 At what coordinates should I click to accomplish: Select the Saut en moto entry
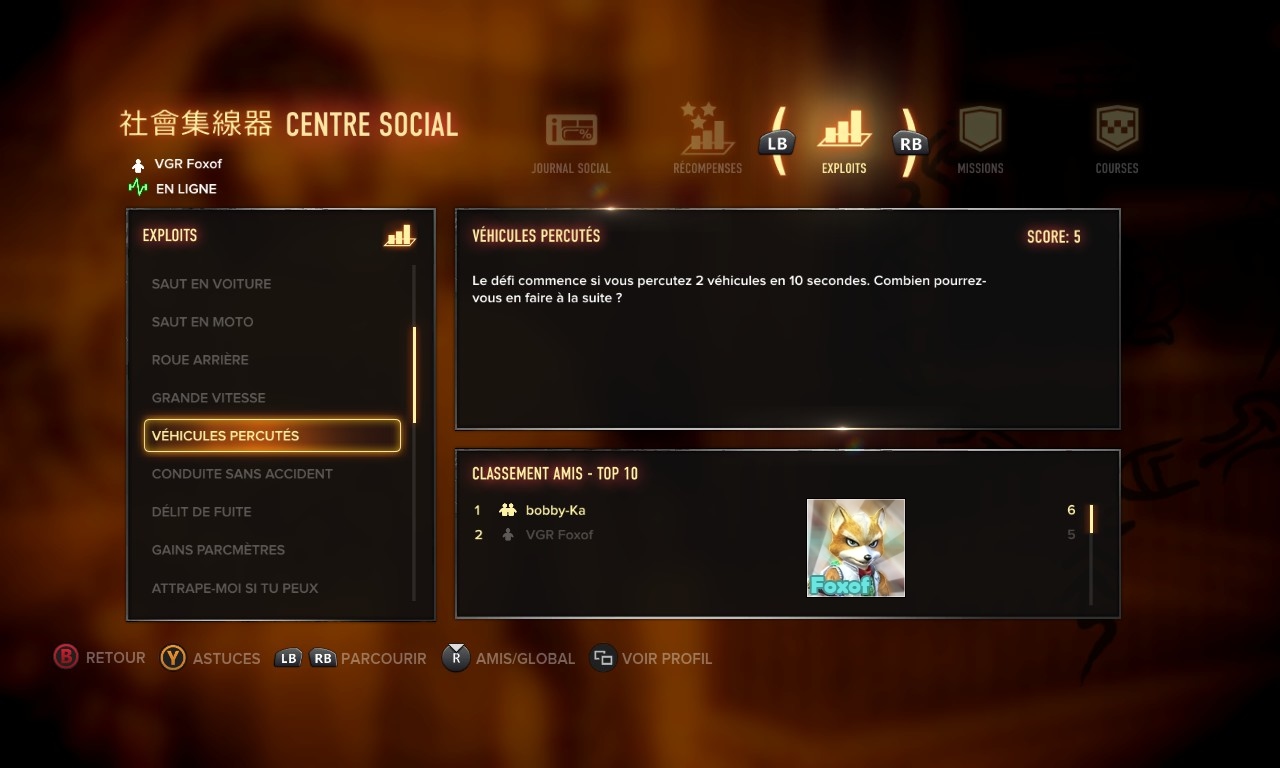(x=202, y=322)
